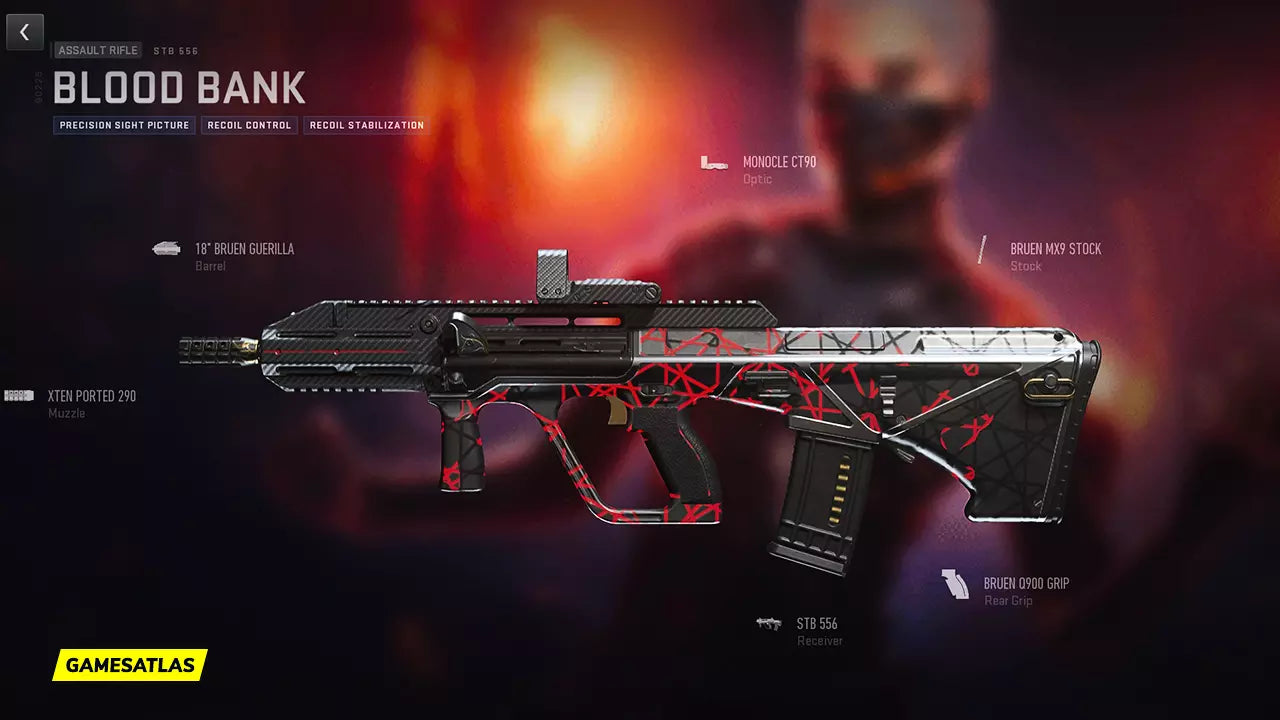This screenshot has height=720, width=1280.
Task: Select the XTEN Ported 290 muzzle slot
Action: point(91,396)
